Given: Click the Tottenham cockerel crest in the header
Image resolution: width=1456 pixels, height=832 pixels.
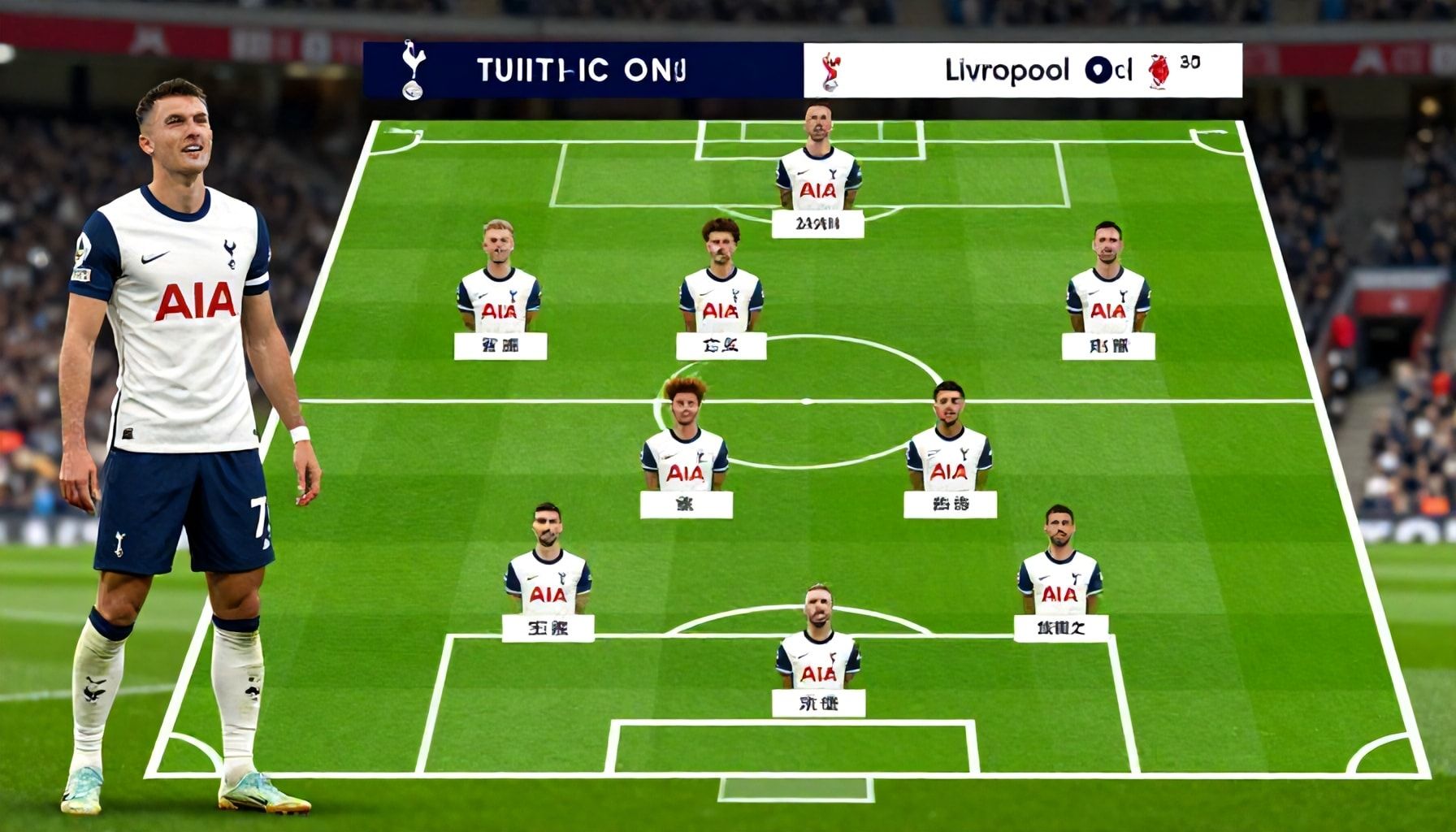Looking at the screenshot, I should [413, 71].
